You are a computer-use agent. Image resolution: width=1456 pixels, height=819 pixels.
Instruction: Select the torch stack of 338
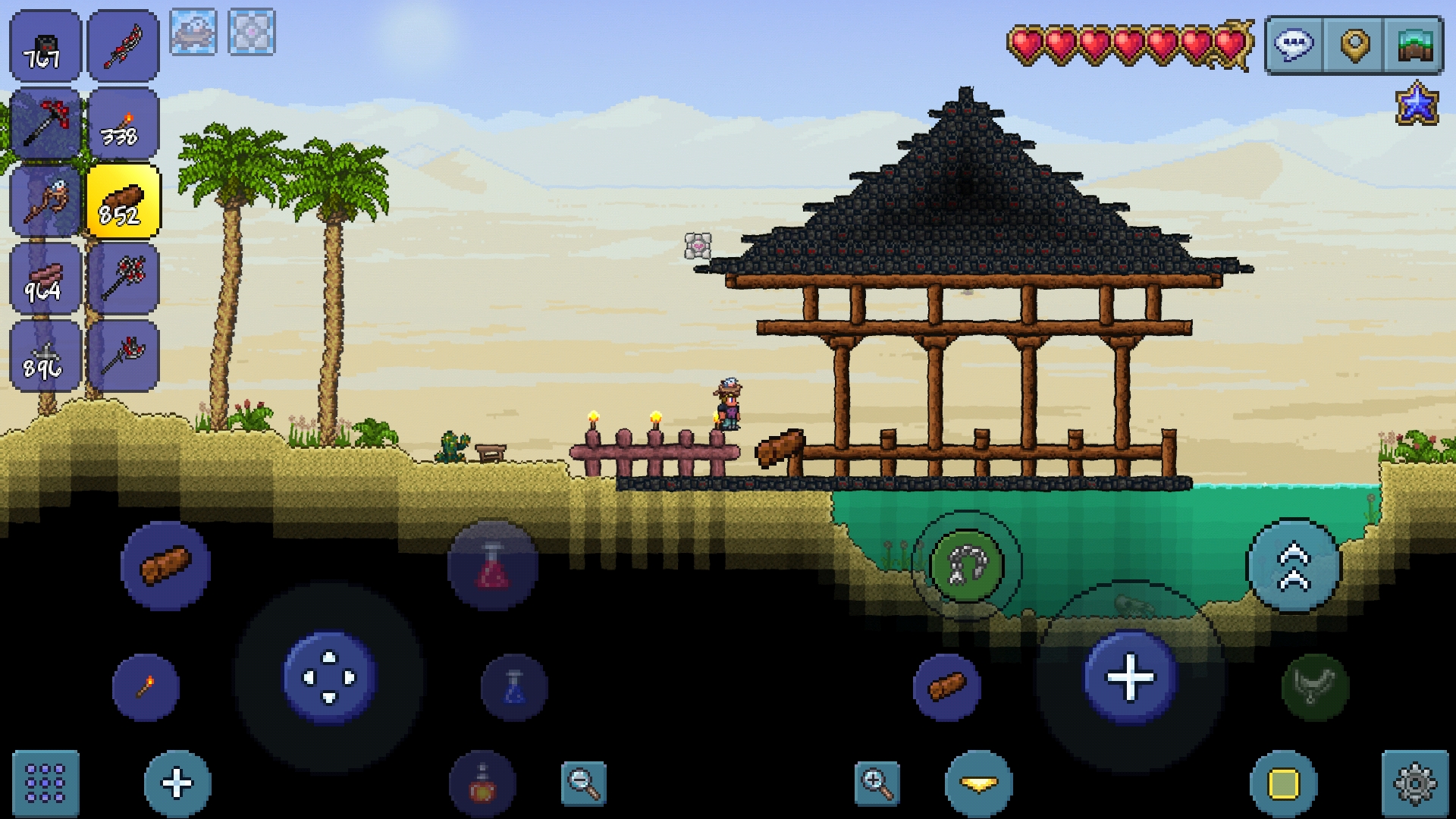(x=123, y=124)
